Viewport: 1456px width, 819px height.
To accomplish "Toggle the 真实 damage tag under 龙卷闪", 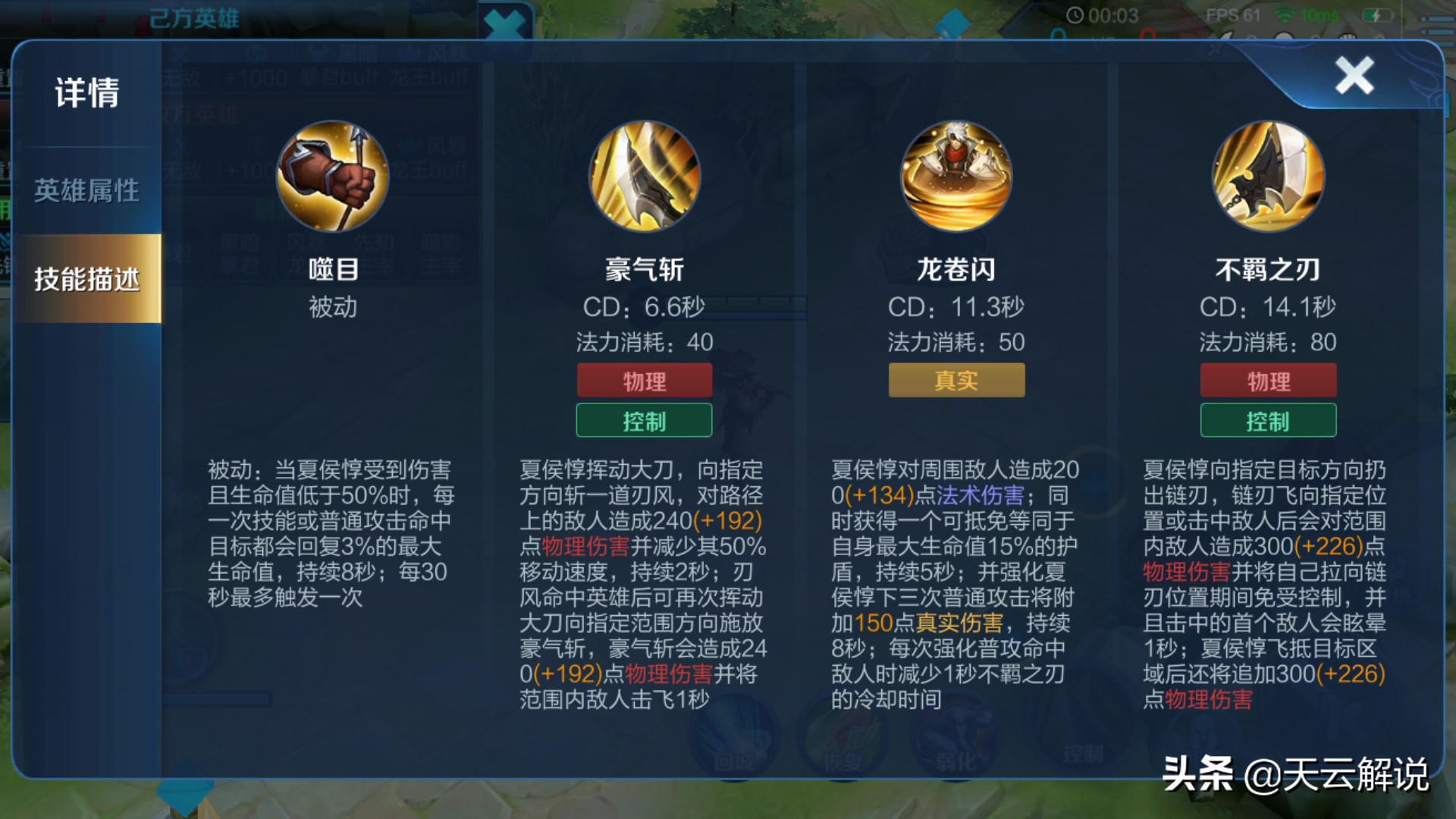I will [956, 380].
